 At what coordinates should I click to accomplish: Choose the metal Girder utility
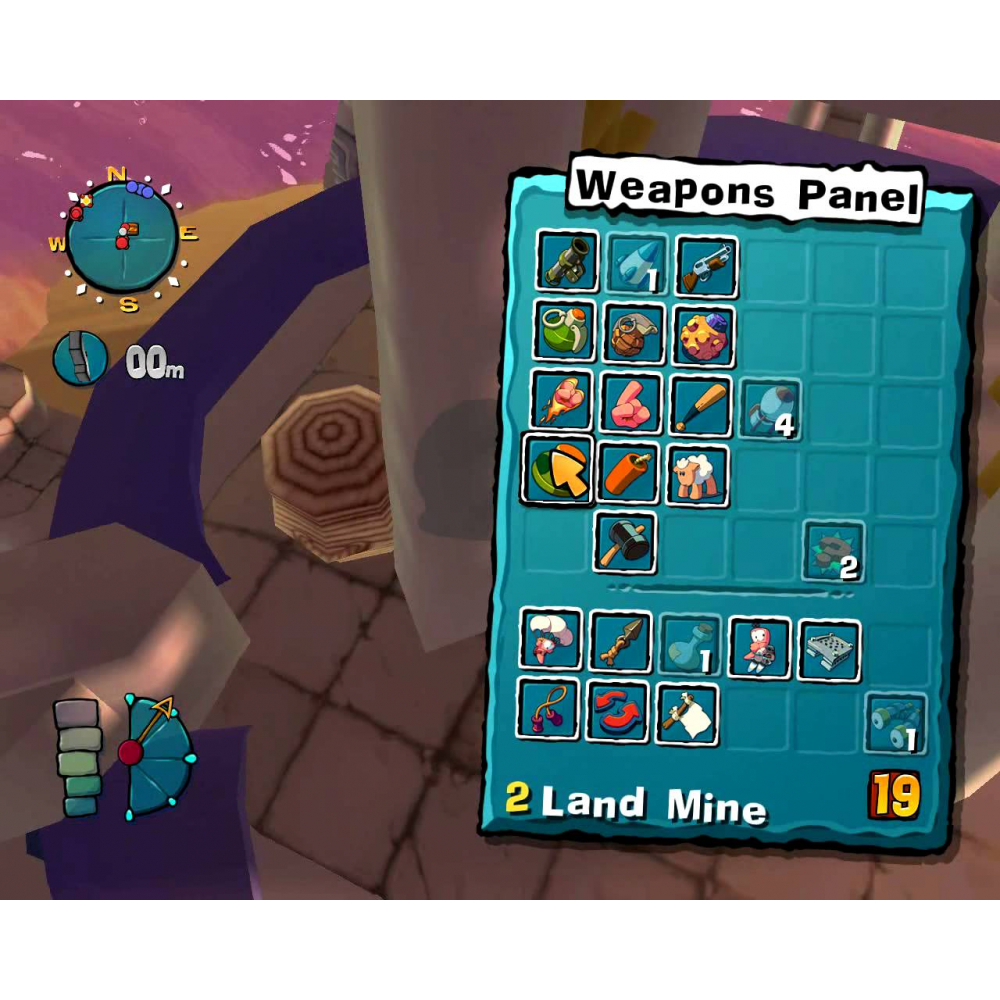(x=829, y=650)
